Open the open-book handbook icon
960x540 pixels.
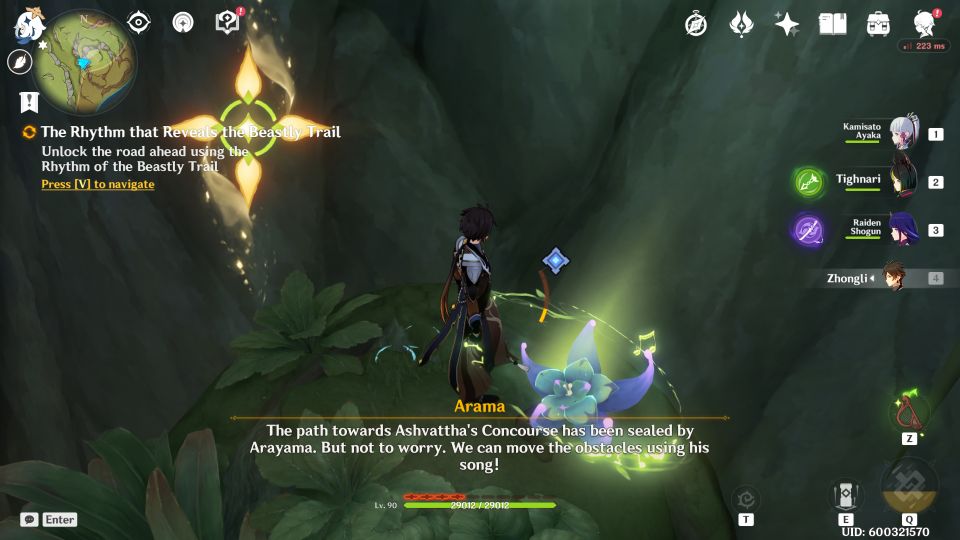tap(832, 24)
